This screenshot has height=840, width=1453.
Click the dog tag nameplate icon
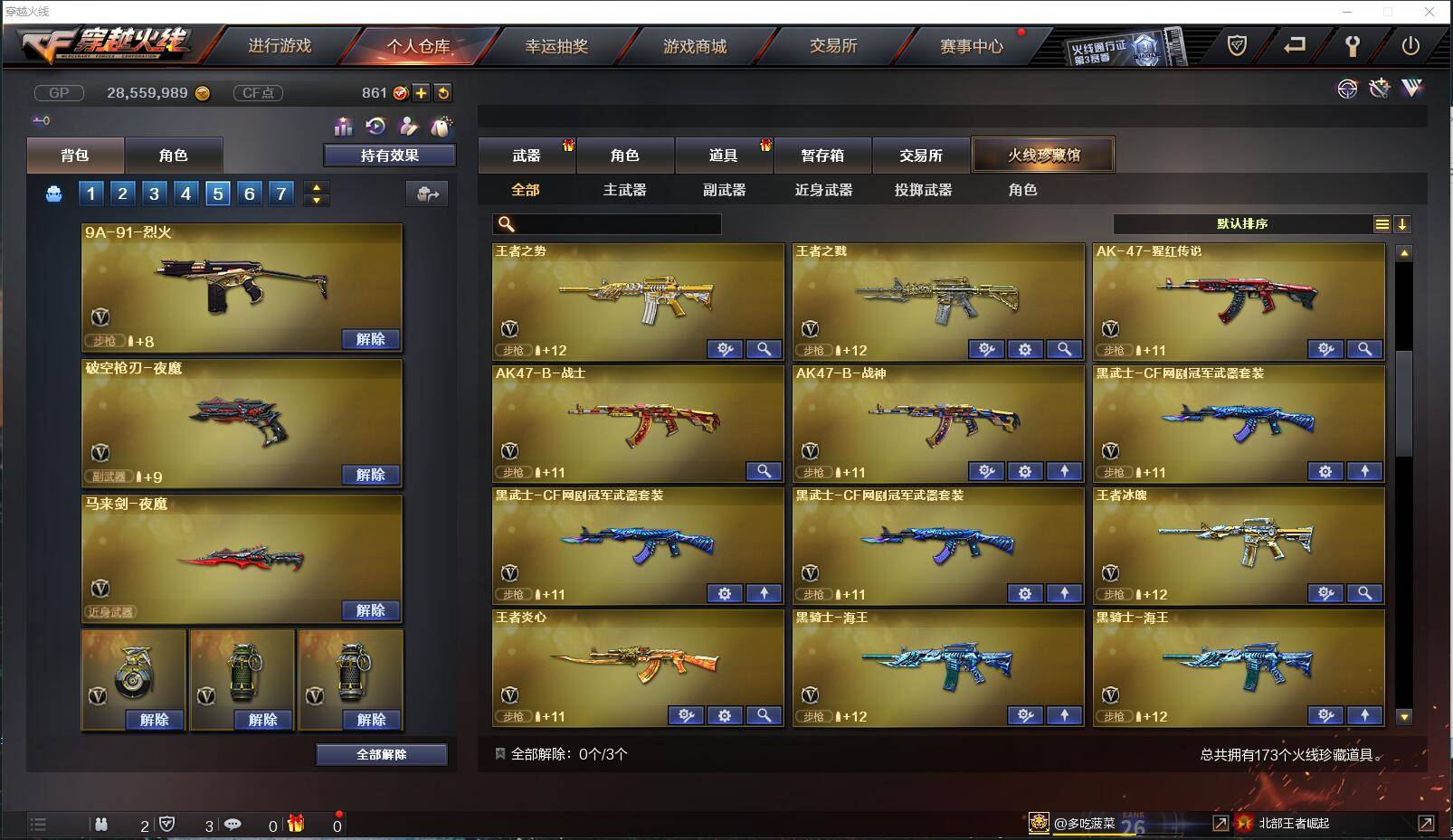click(443, 127)
